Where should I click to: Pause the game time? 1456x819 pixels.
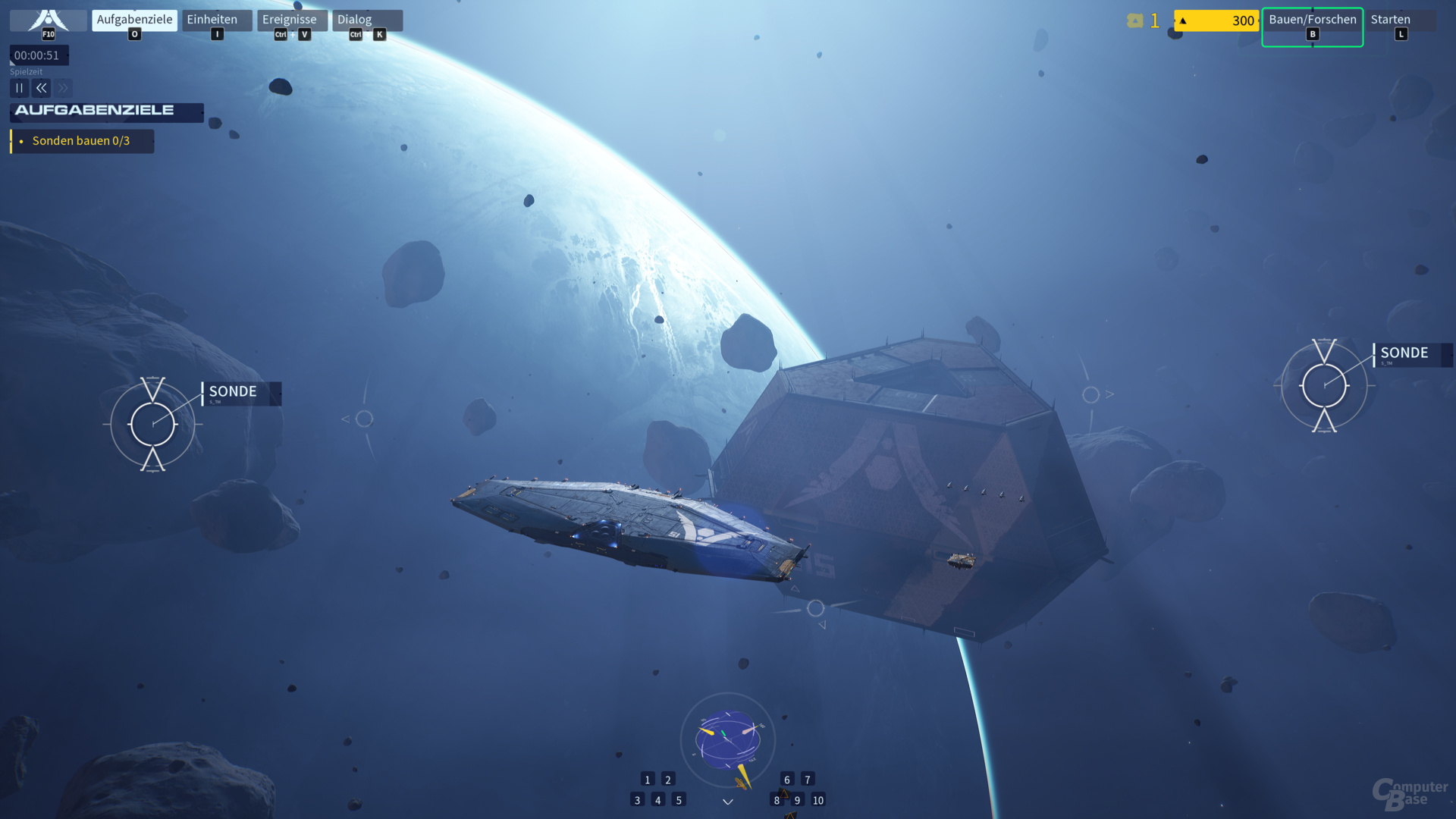20,88
